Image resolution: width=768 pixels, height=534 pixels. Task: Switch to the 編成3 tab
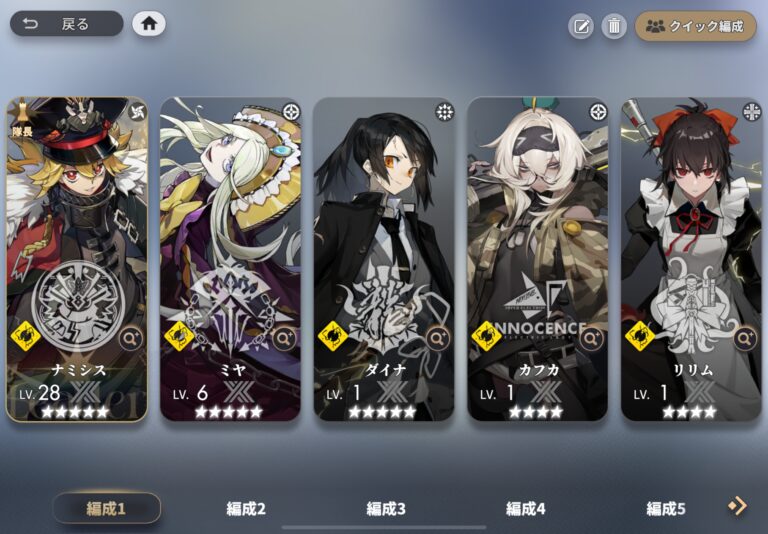(x=386, y=508)
